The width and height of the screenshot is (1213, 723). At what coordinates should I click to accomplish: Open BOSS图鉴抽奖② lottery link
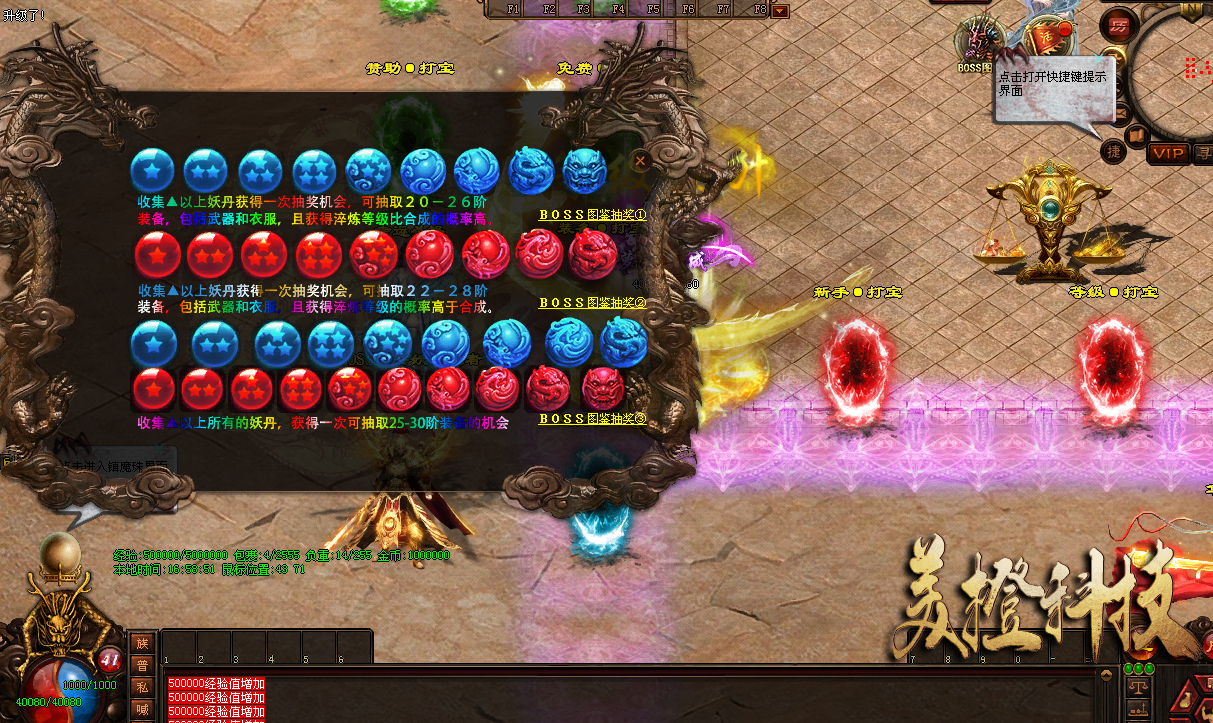pos(592,303)
